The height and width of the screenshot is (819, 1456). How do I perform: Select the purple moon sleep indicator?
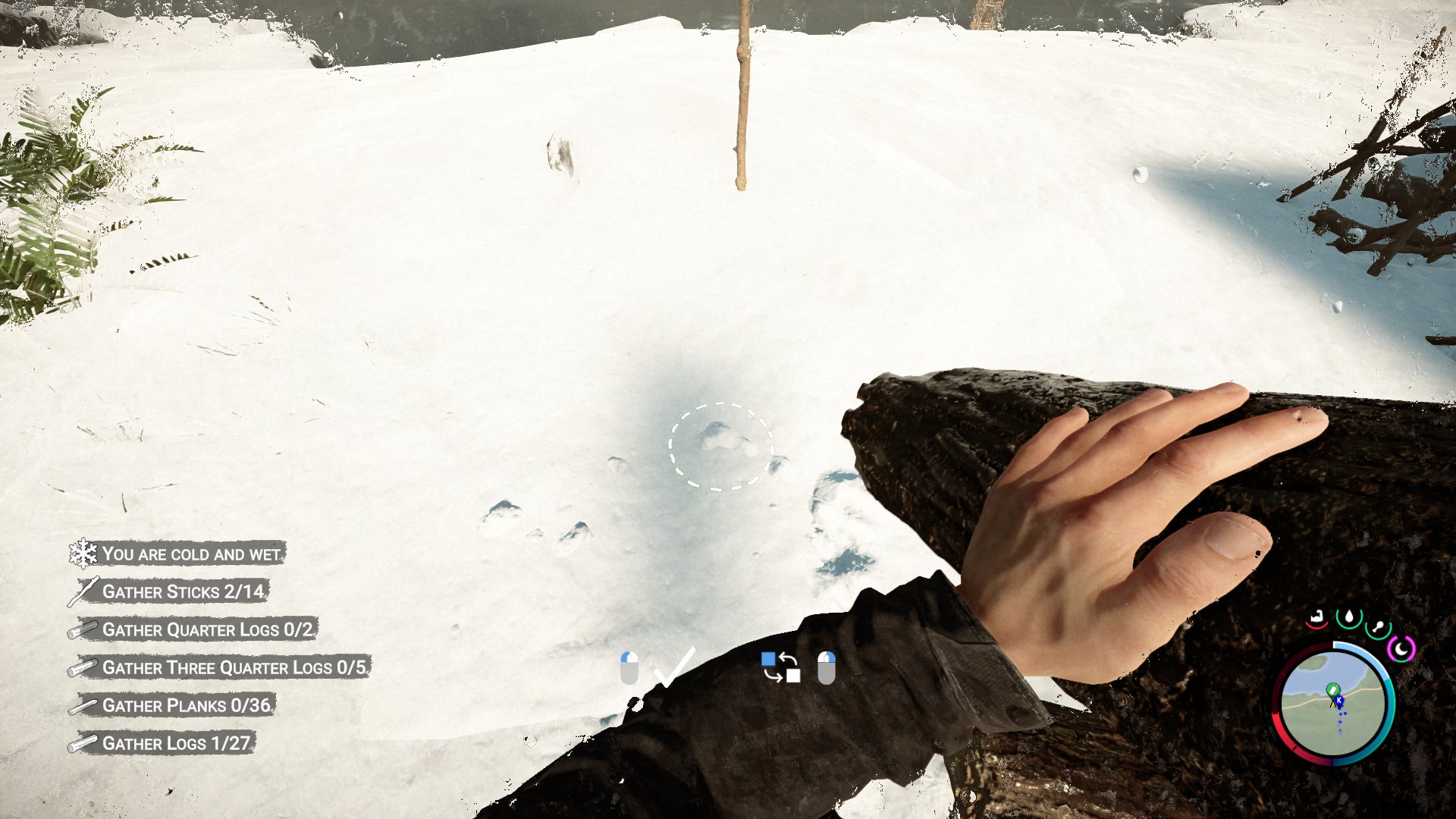click(x=1402, y=648)
